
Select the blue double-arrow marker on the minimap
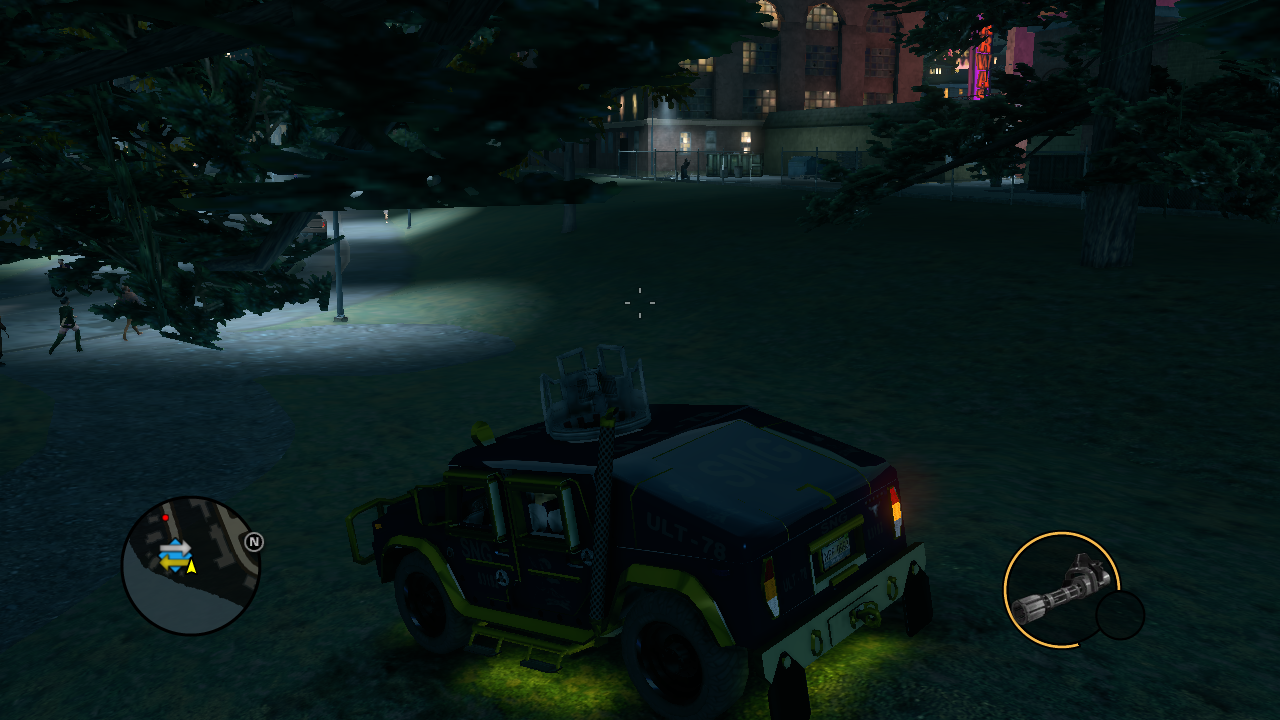click(x=174, y=556)
